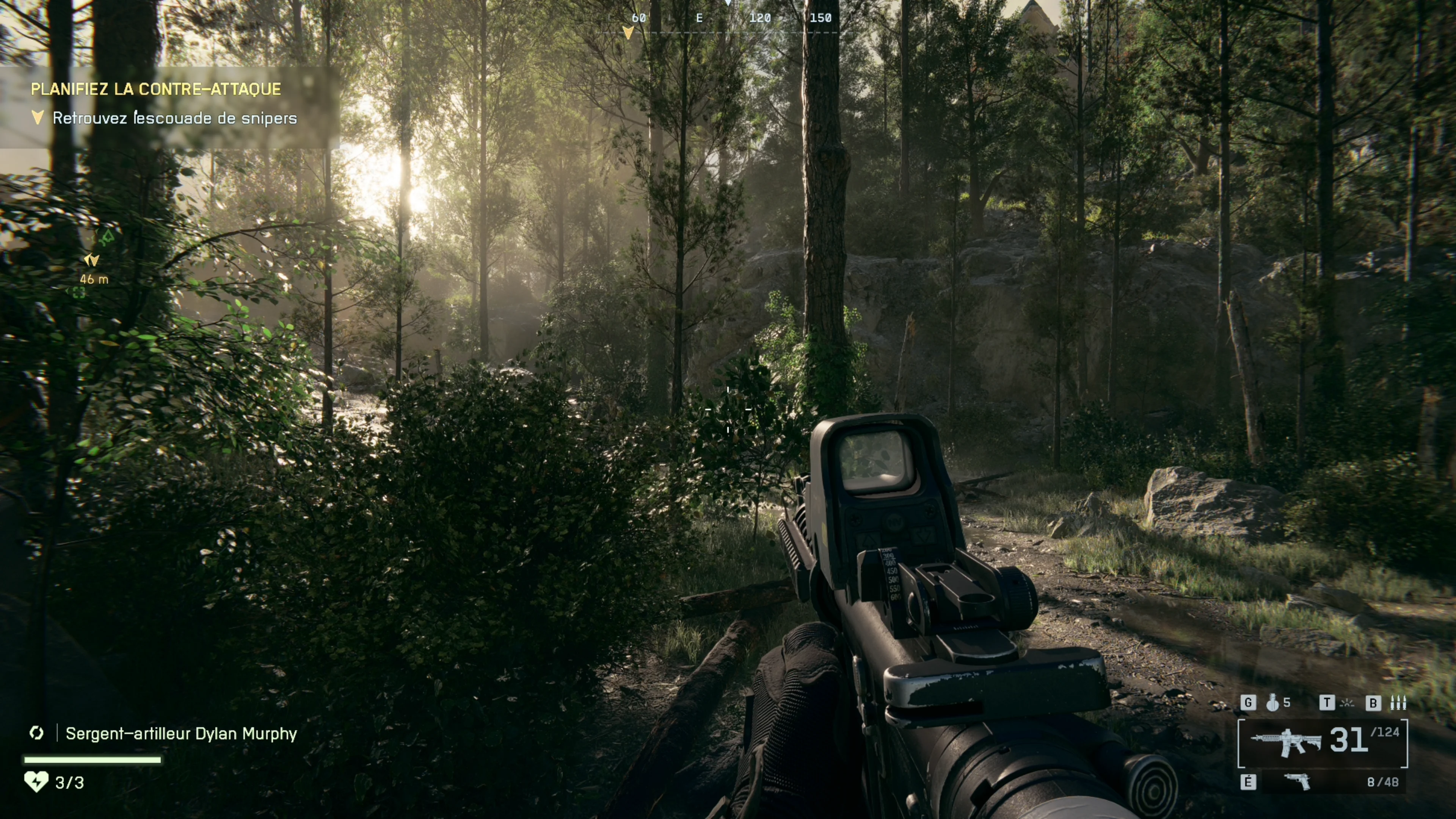Screen dimensions: 1456x819
Task: Open the 'Planifiez la contre-attaque' objective tracker
Action: (x=155, y=89)
